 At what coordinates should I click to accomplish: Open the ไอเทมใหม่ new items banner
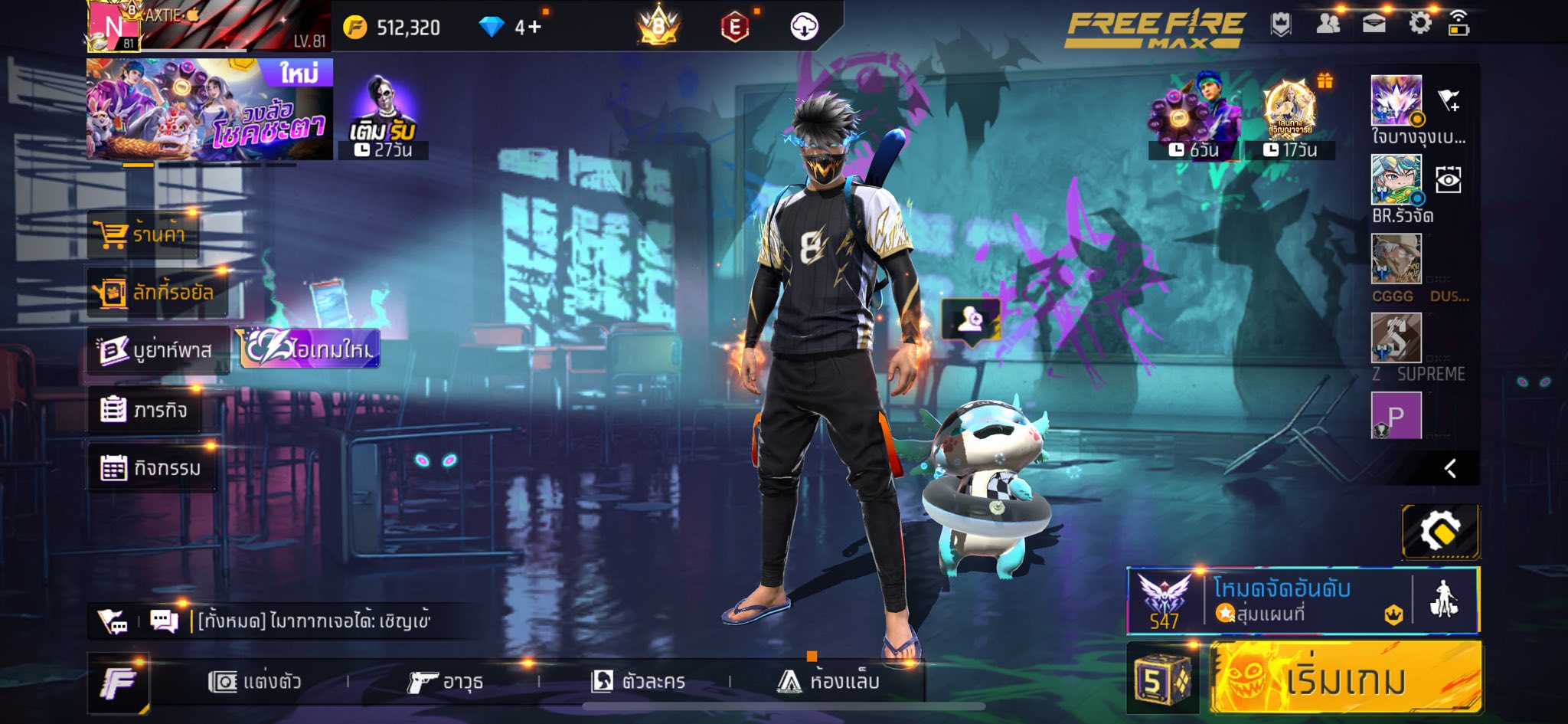(x=311, y=349)
